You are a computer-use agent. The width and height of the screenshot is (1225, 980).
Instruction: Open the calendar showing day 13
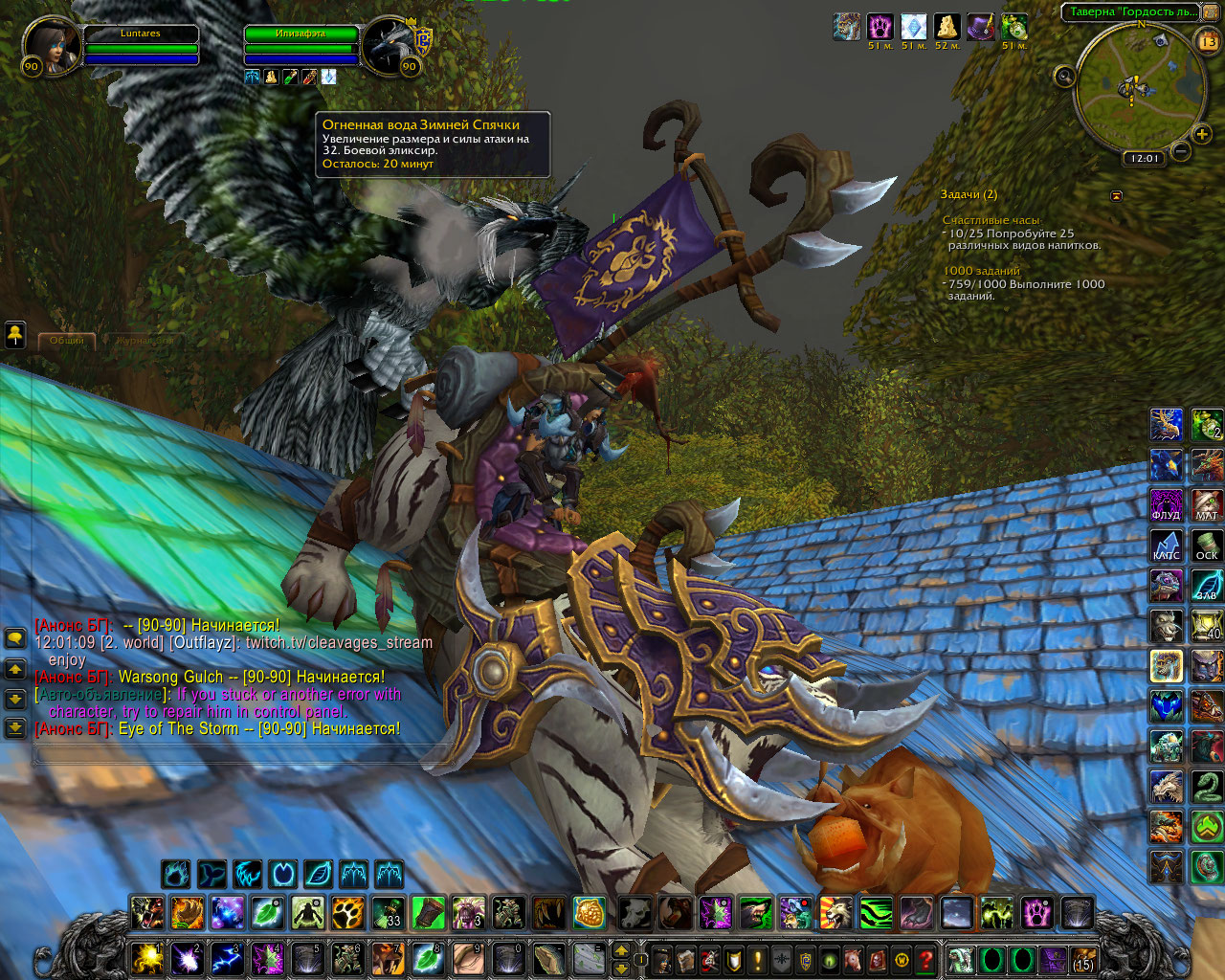click(1208, 41)
